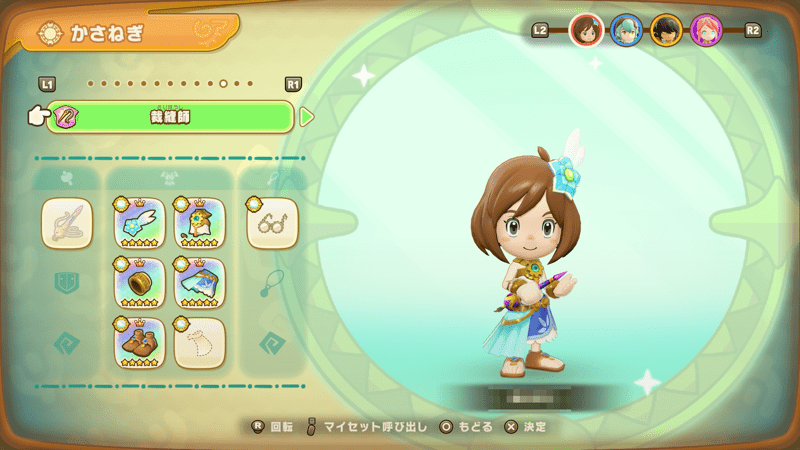Select the 裁縫師 class bar
This screenshot has width=800, height=450.
click(170, 117)
